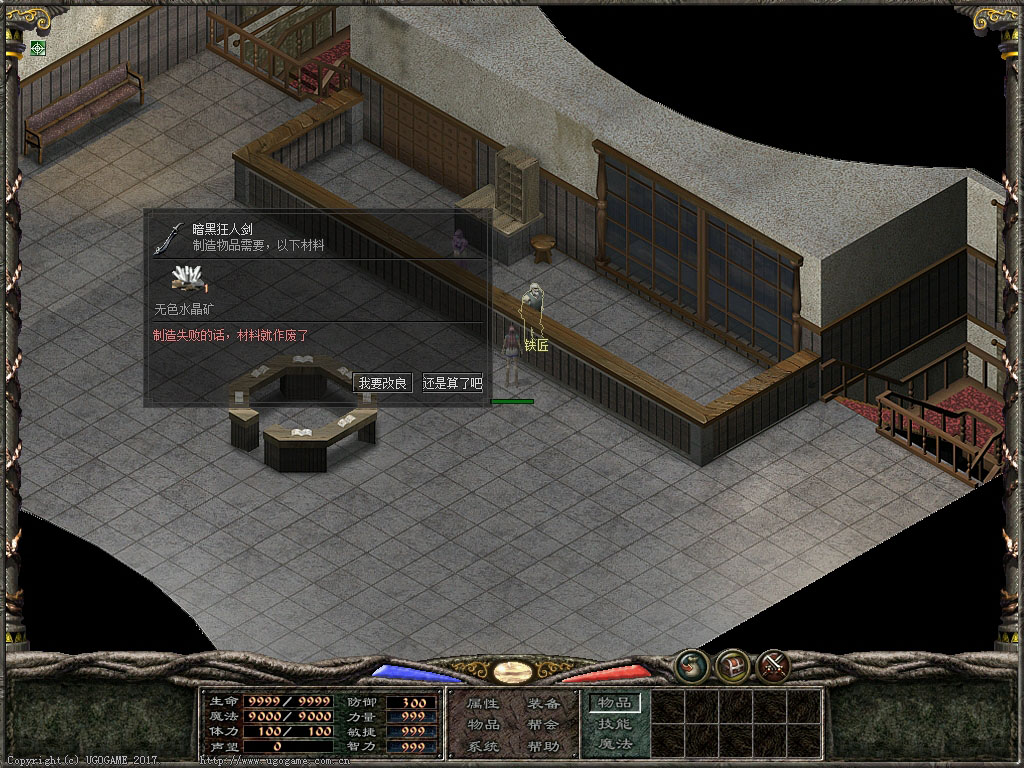Open the treasure chest round button
Screen dimensions: 1024x768
(x=733, y=665)
